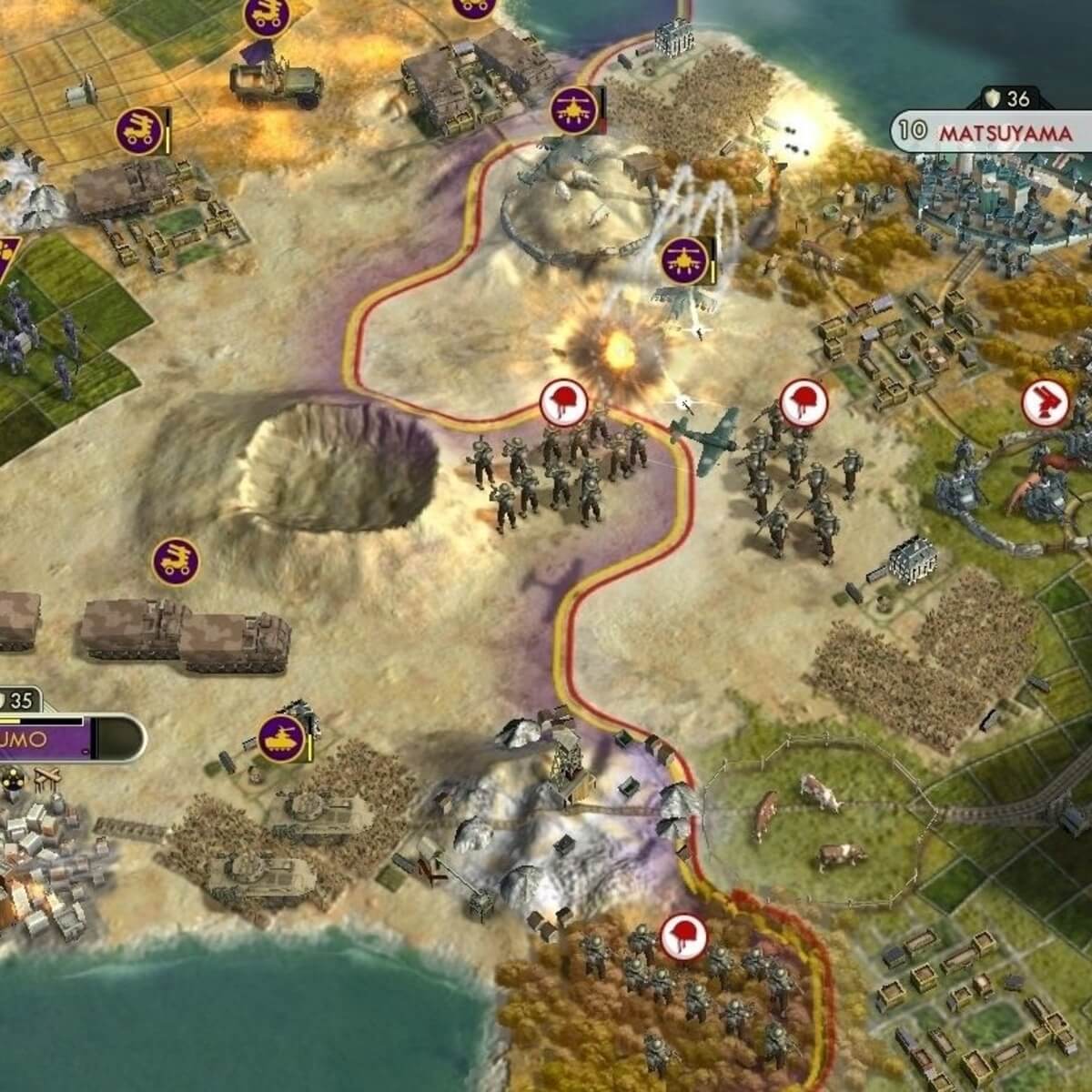Open the Matsuyama city banner
Image resolution: width=1092 pixels, height=1092 pixels.
[x=992, y=132]
